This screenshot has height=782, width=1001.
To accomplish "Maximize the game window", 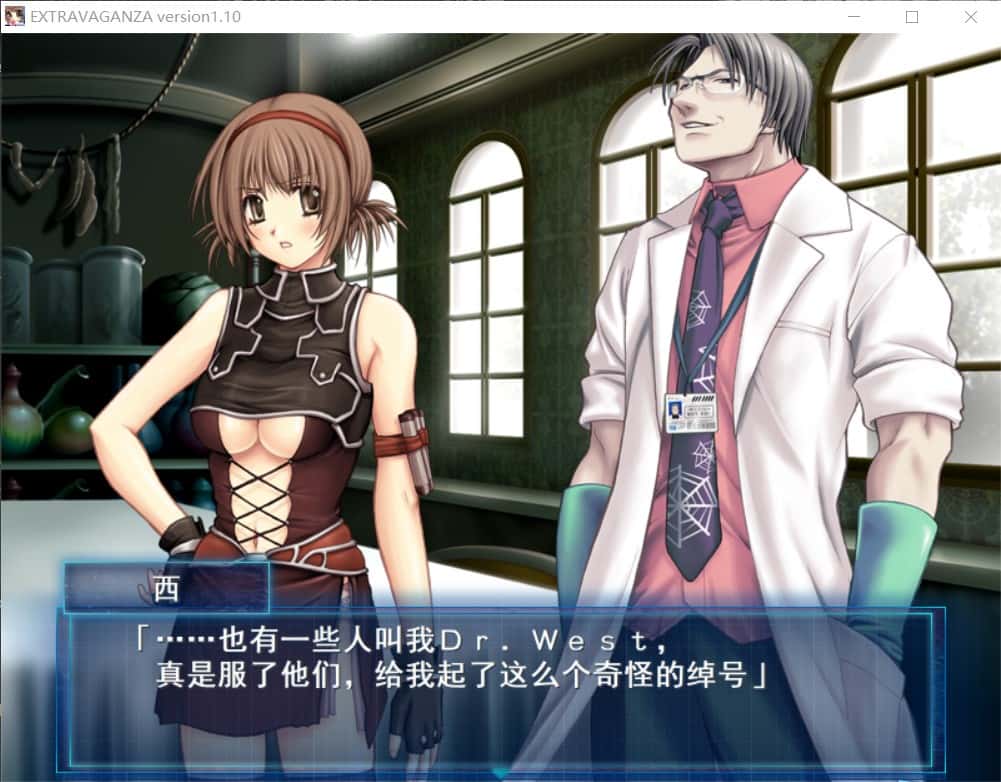I will (911, 17).
